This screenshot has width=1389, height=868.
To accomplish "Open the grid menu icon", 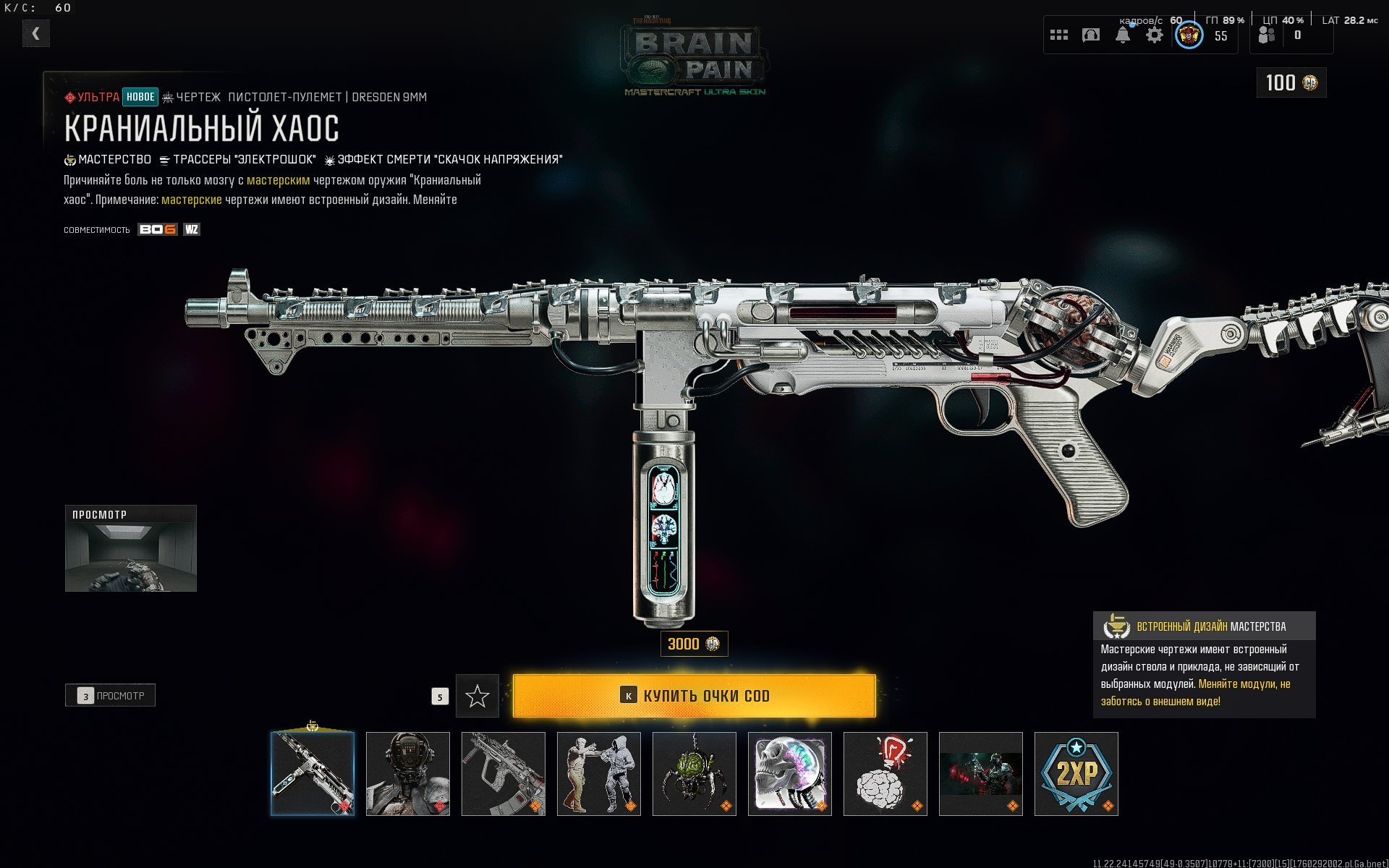I will [1059, 35].
